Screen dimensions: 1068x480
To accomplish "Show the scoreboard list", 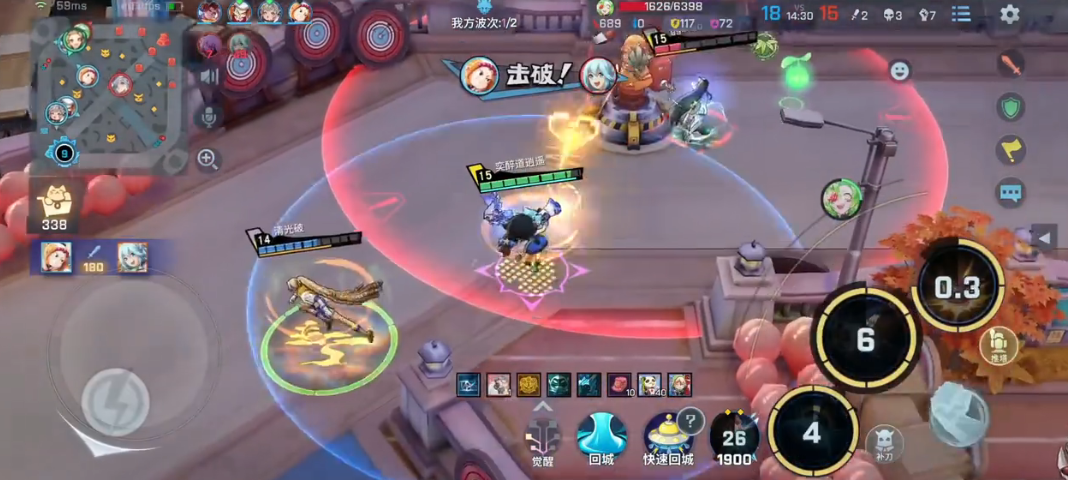I will 961,14.
